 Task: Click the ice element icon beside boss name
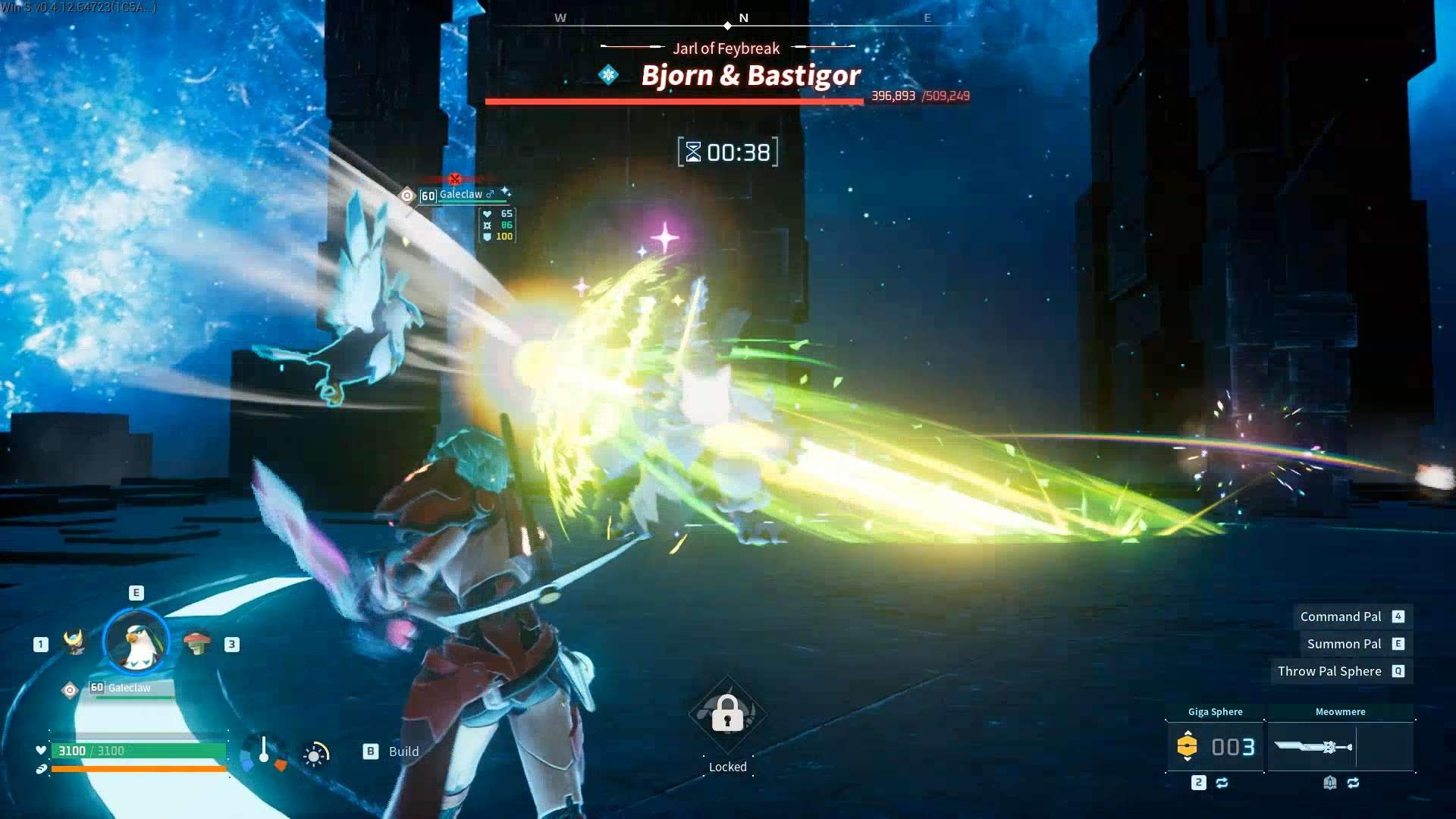click(x=608, y=75)
